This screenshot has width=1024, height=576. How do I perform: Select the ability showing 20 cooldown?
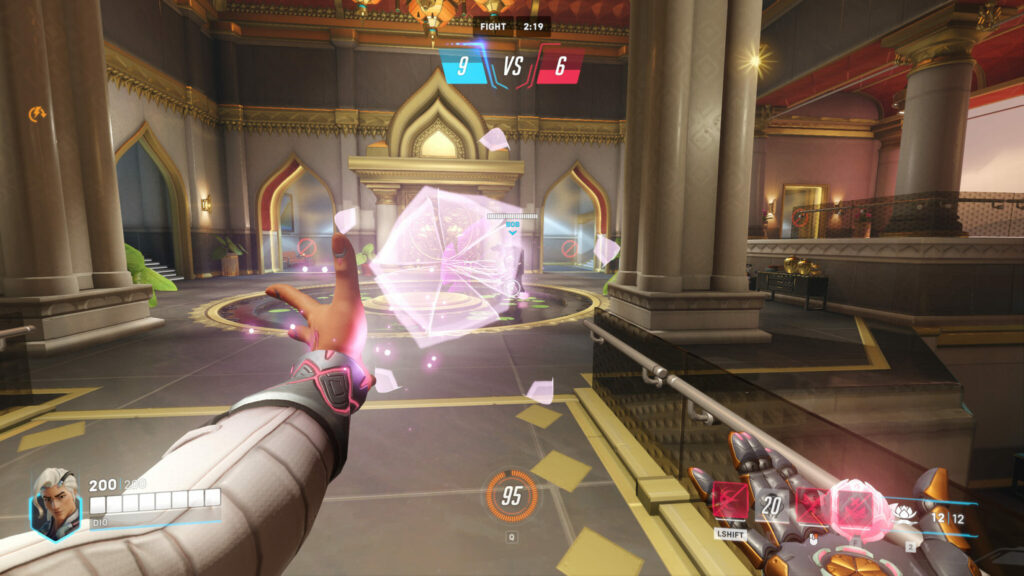pyautogui.click(x=771, y=505)
